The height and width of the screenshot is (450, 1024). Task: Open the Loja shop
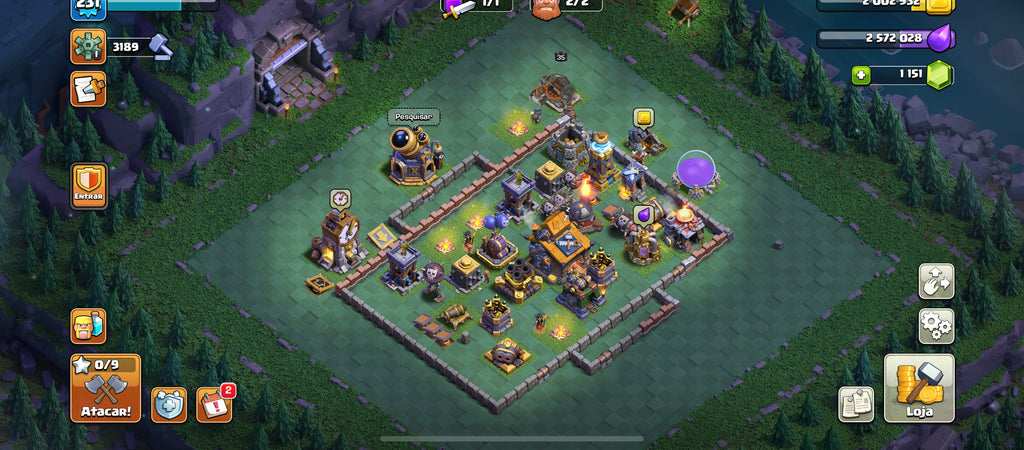(x=918, y=389)
